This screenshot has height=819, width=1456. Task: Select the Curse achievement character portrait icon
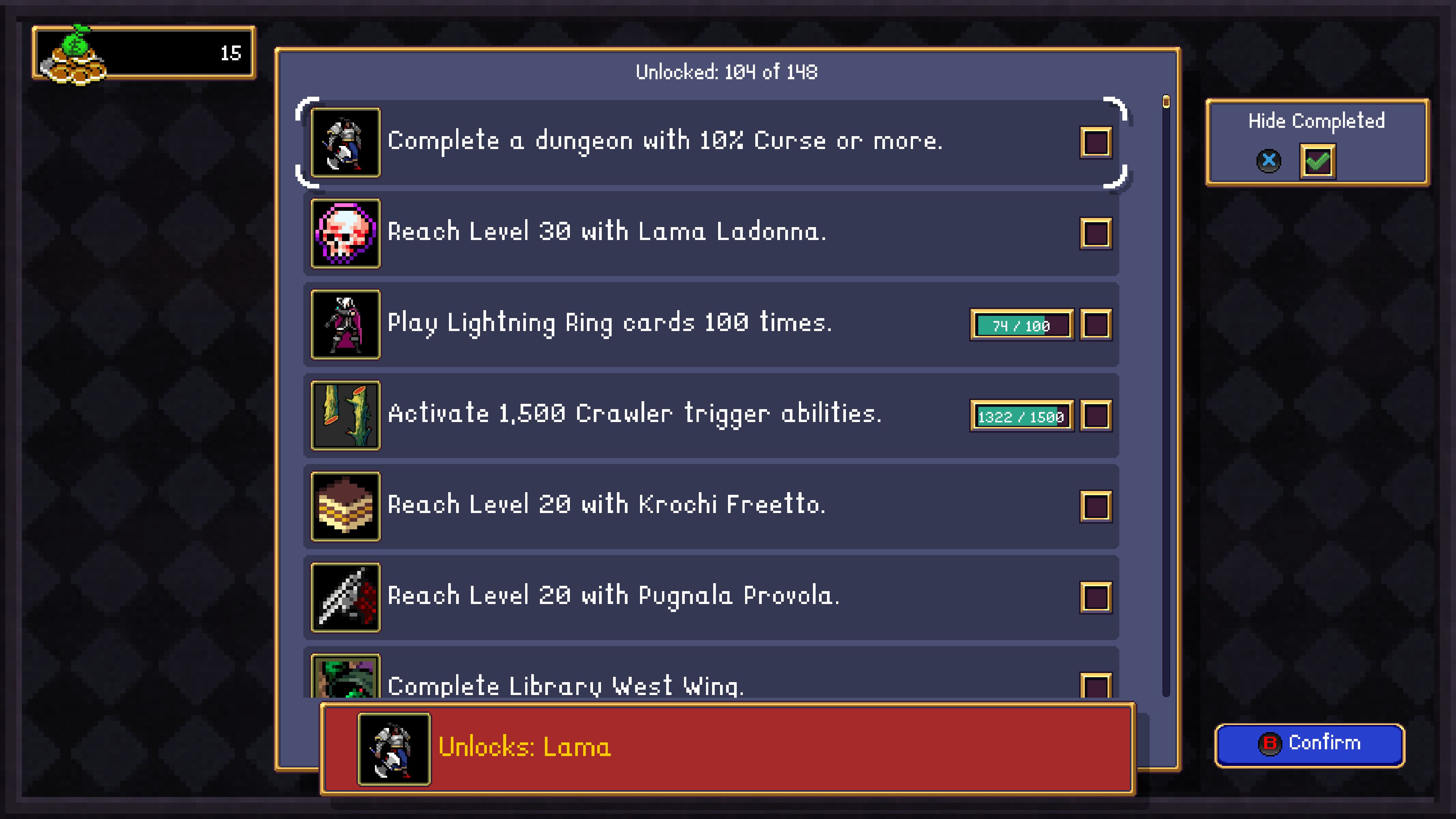click(x=345, y=143)
